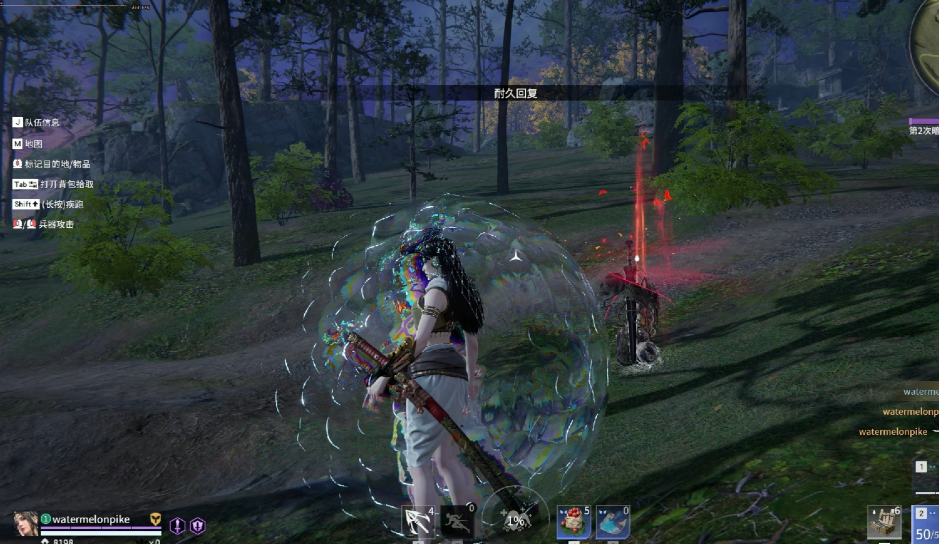Image resolution: width=939 pixels, height=544 pixels.
Task: Select the grappling hook skill slot
Action: (x=416, y=522)
